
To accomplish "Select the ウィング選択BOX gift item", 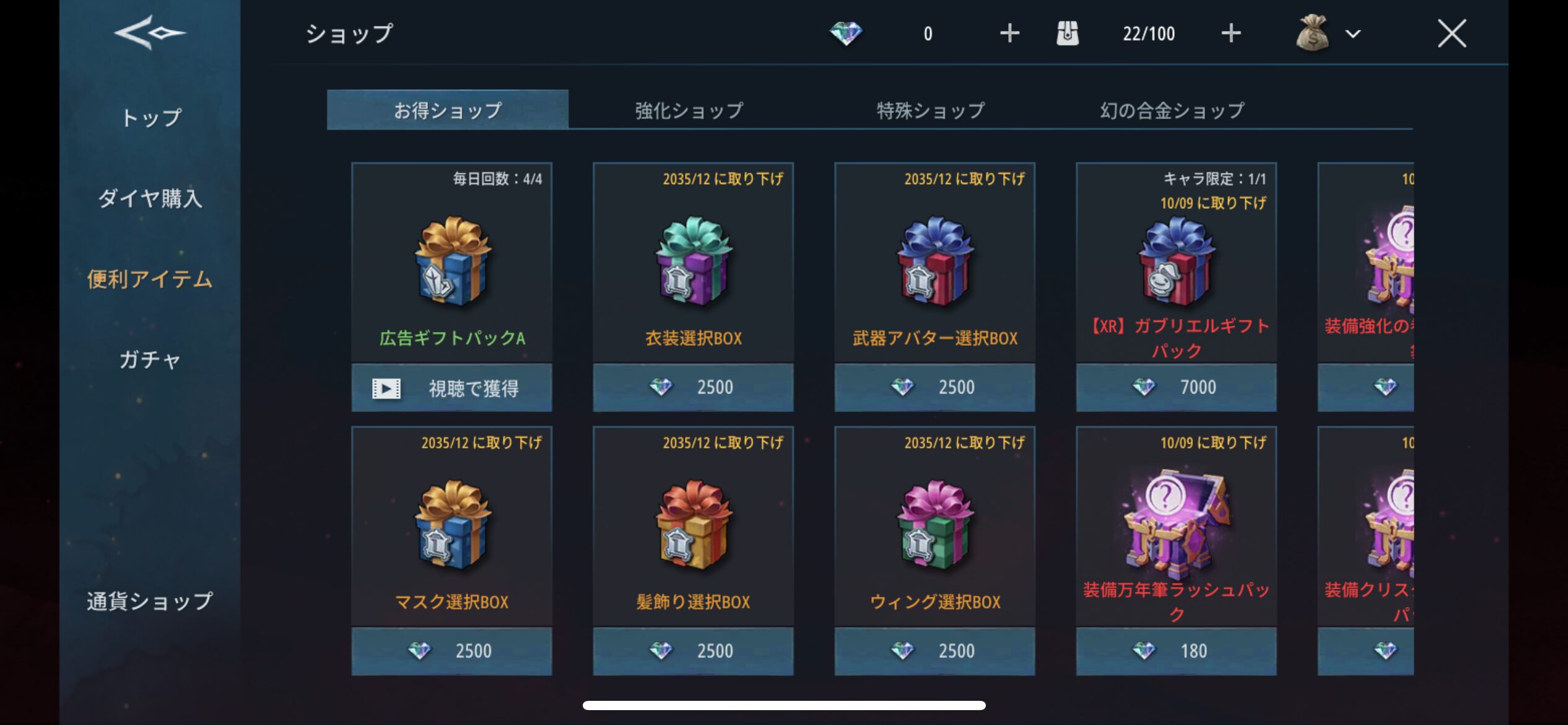I will coord(934,527).
